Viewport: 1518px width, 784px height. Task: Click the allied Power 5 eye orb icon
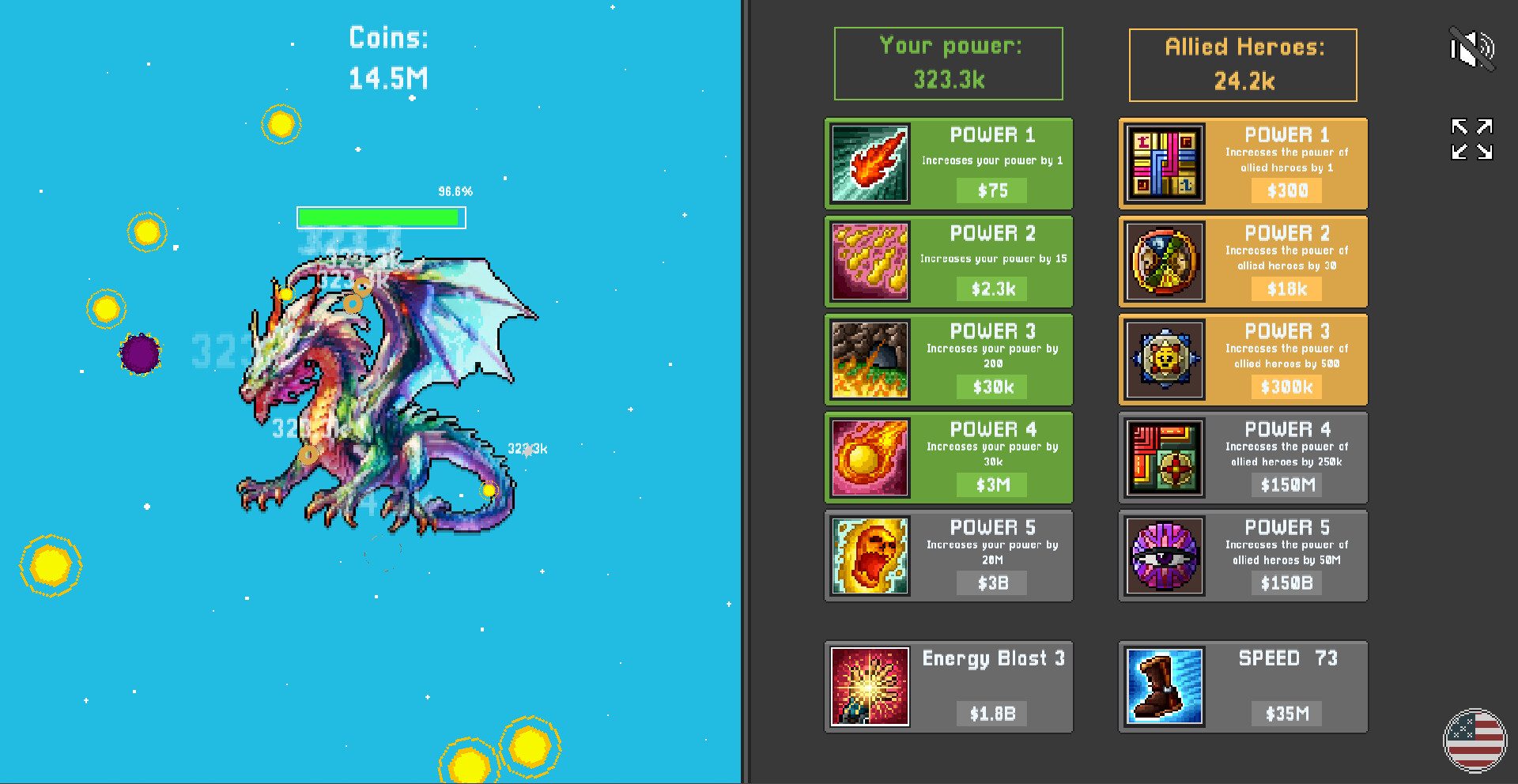coord(1164,556)
